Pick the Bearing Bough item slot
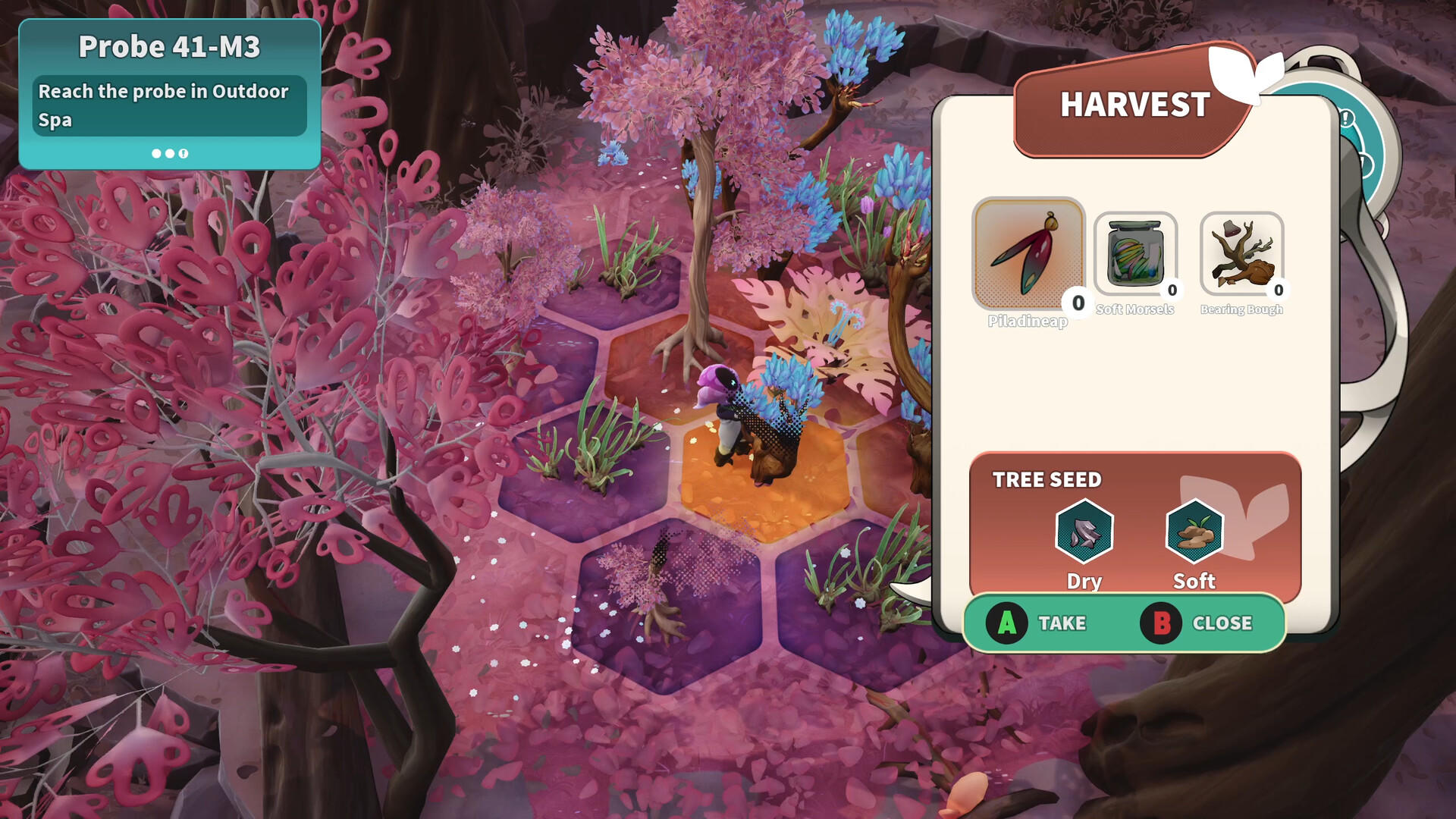 pyautogui.click(x=1241, y=254)
